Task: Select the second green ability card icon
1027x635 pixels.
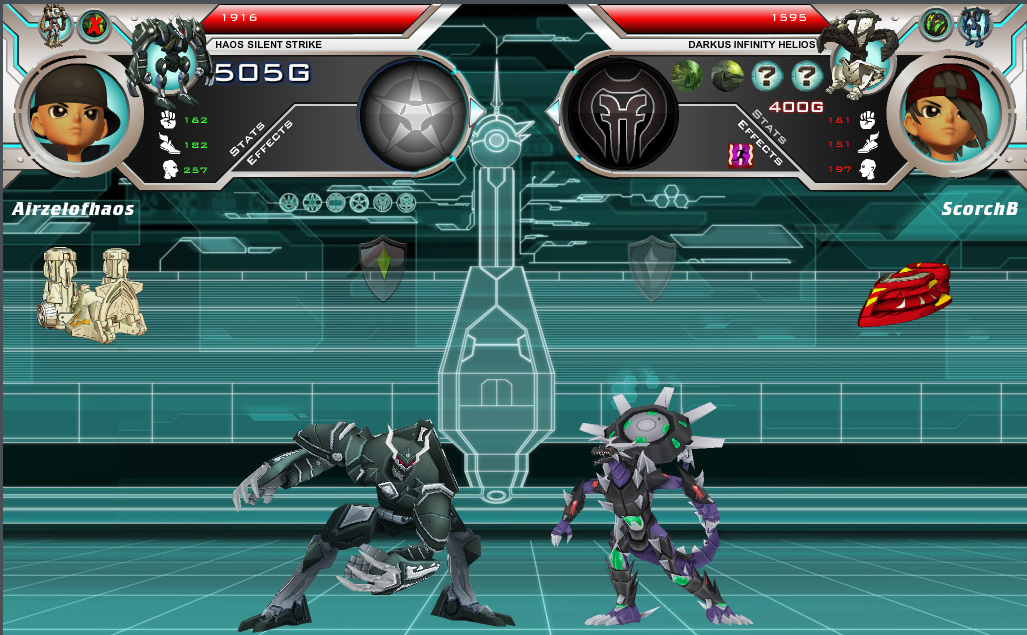Action: (727, 76)
